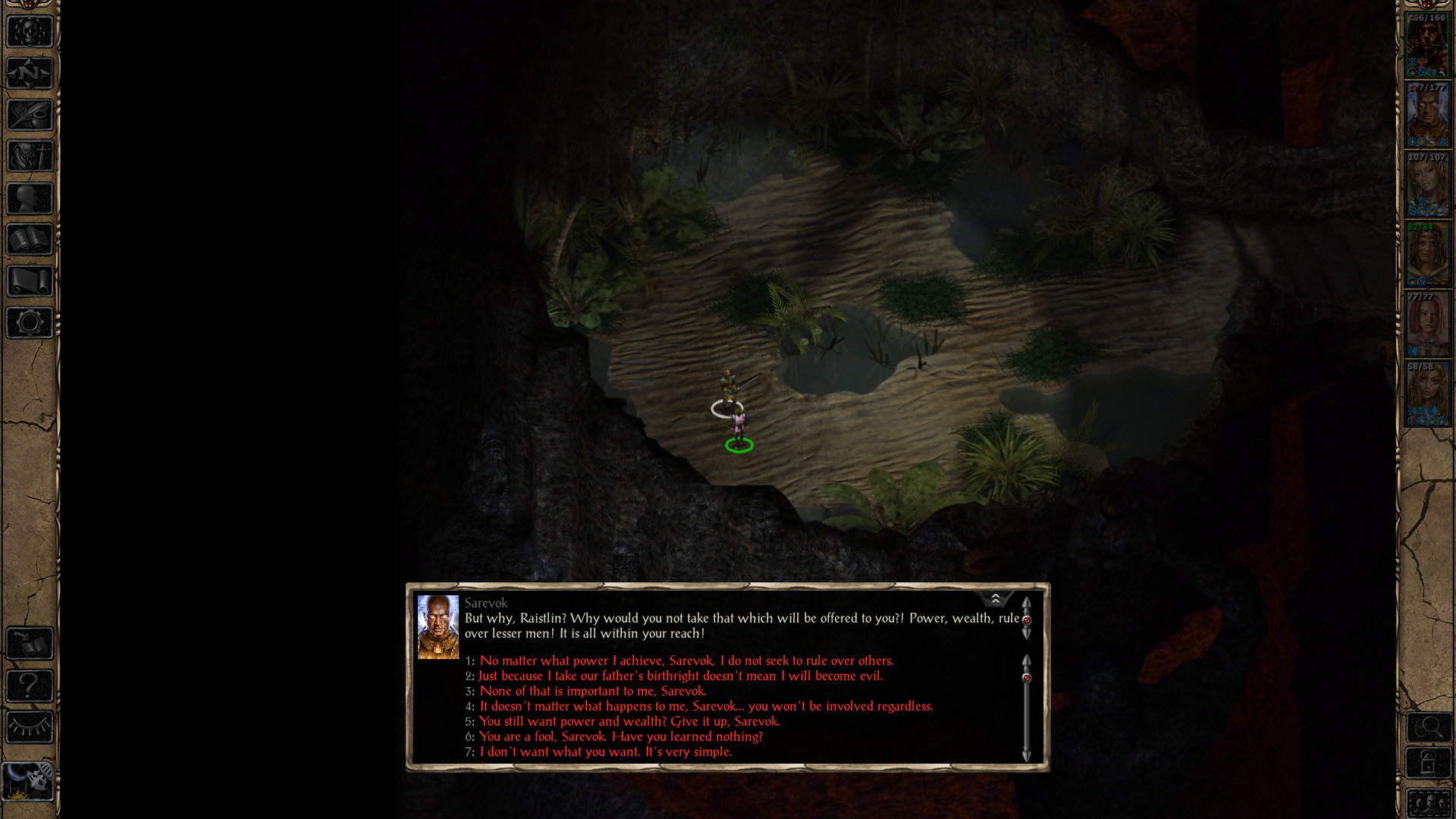Expand the dialogue box with the chevron arrow

tap(995, 599)
